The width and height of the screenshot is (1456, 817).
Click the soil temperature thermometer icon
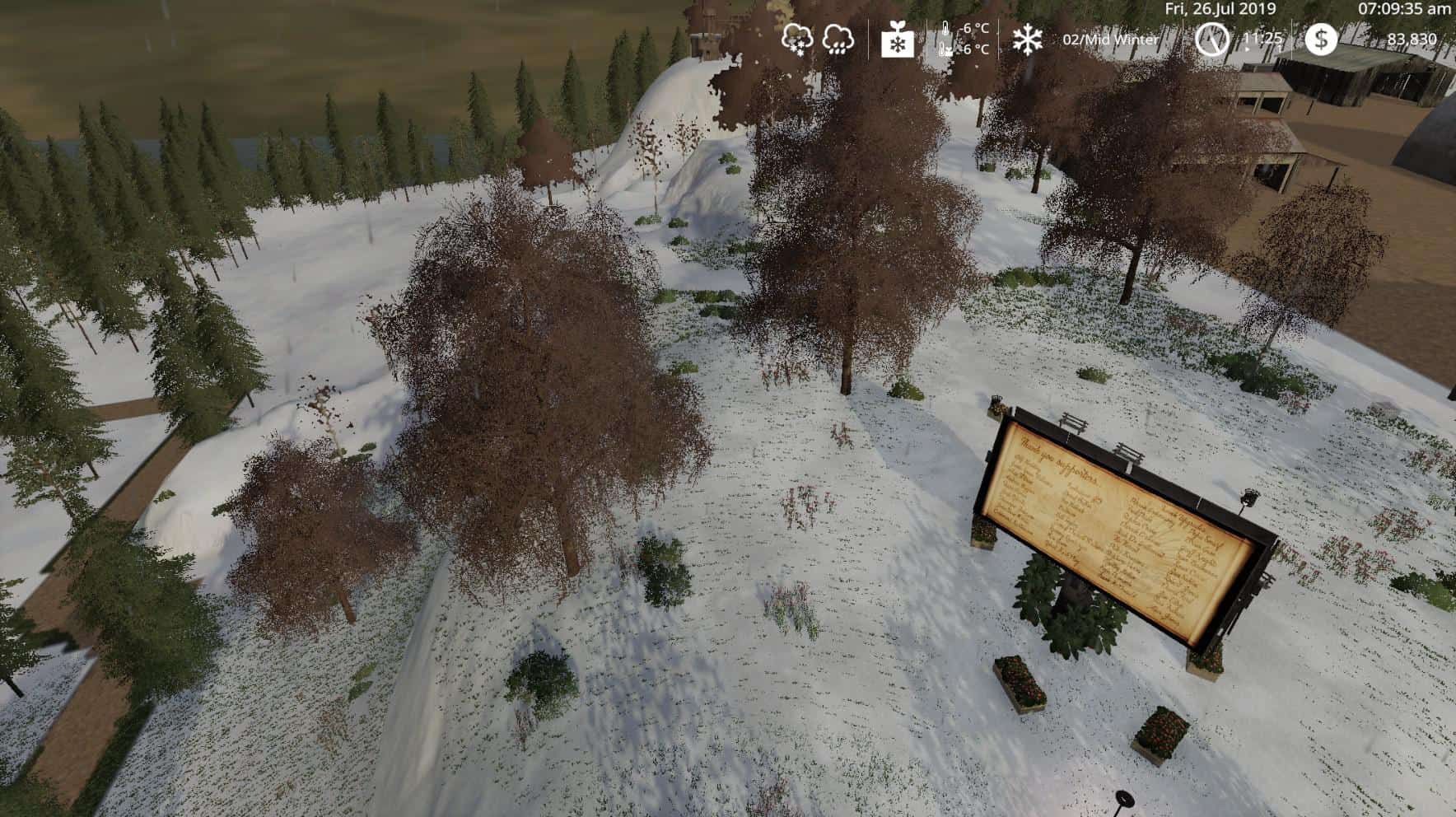click(x=944, y=49)
